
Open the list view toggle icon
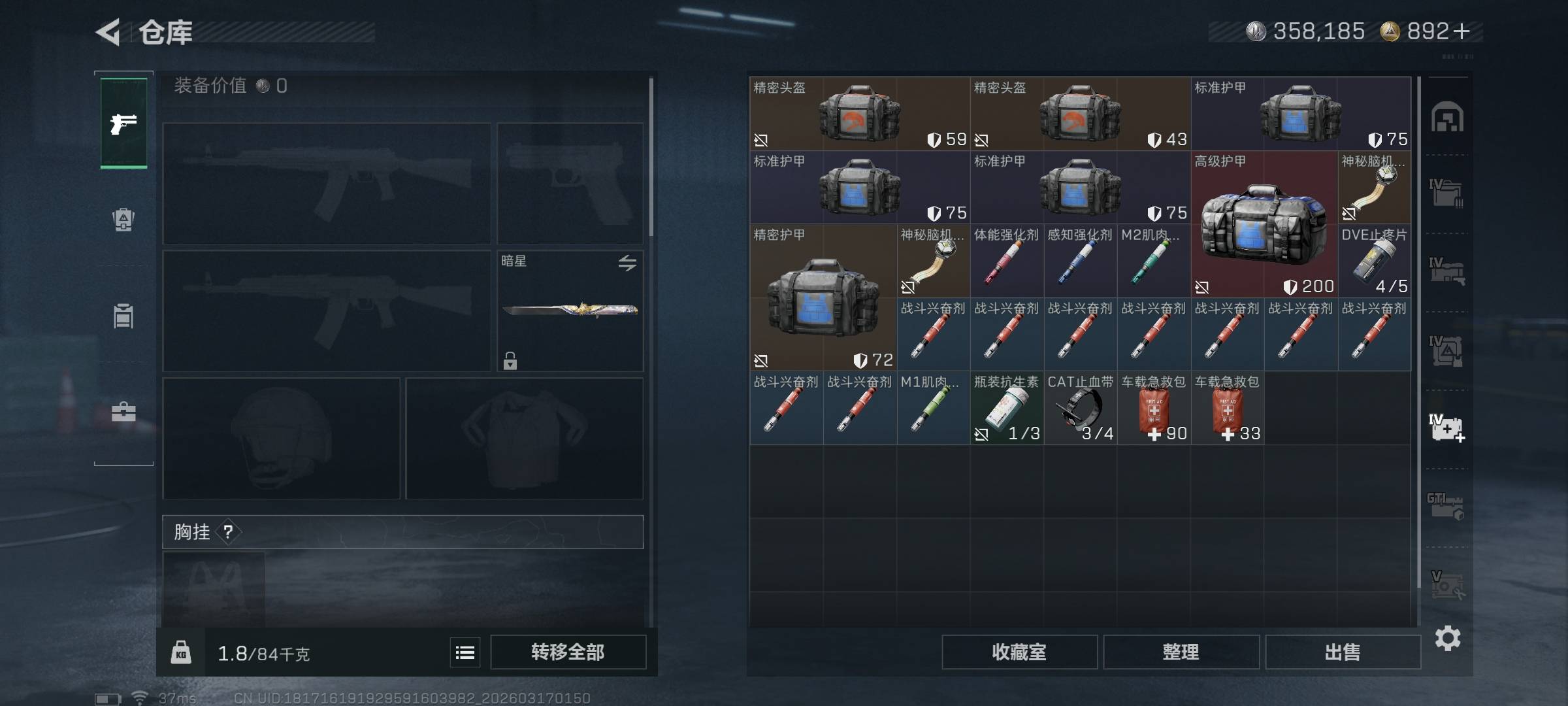point(465,652)
